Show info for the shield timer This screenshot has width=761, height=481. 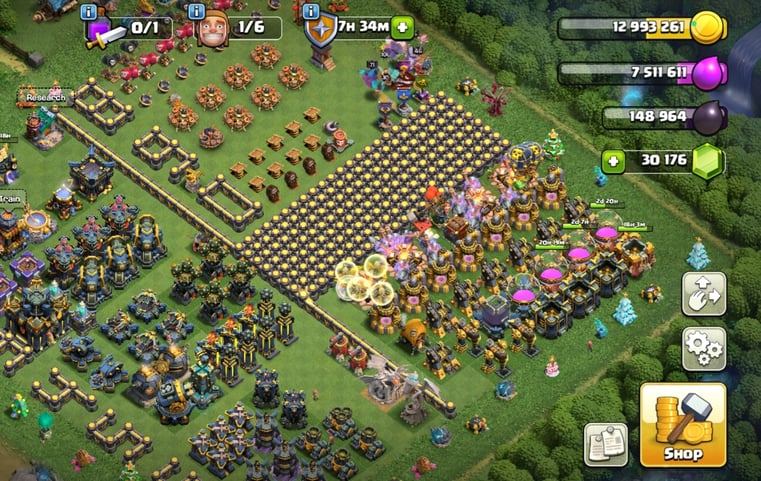point(310,11)
